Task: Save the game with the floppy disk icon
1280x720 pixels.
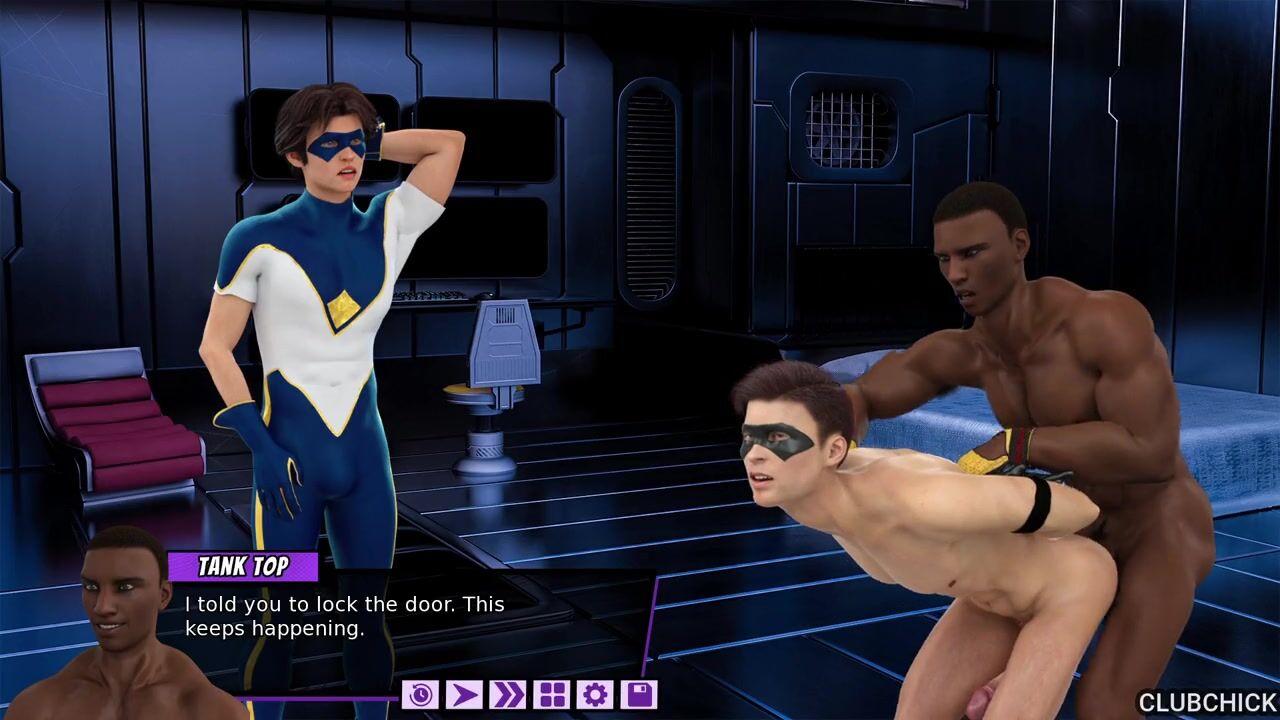Action: (x=639, y=694)
